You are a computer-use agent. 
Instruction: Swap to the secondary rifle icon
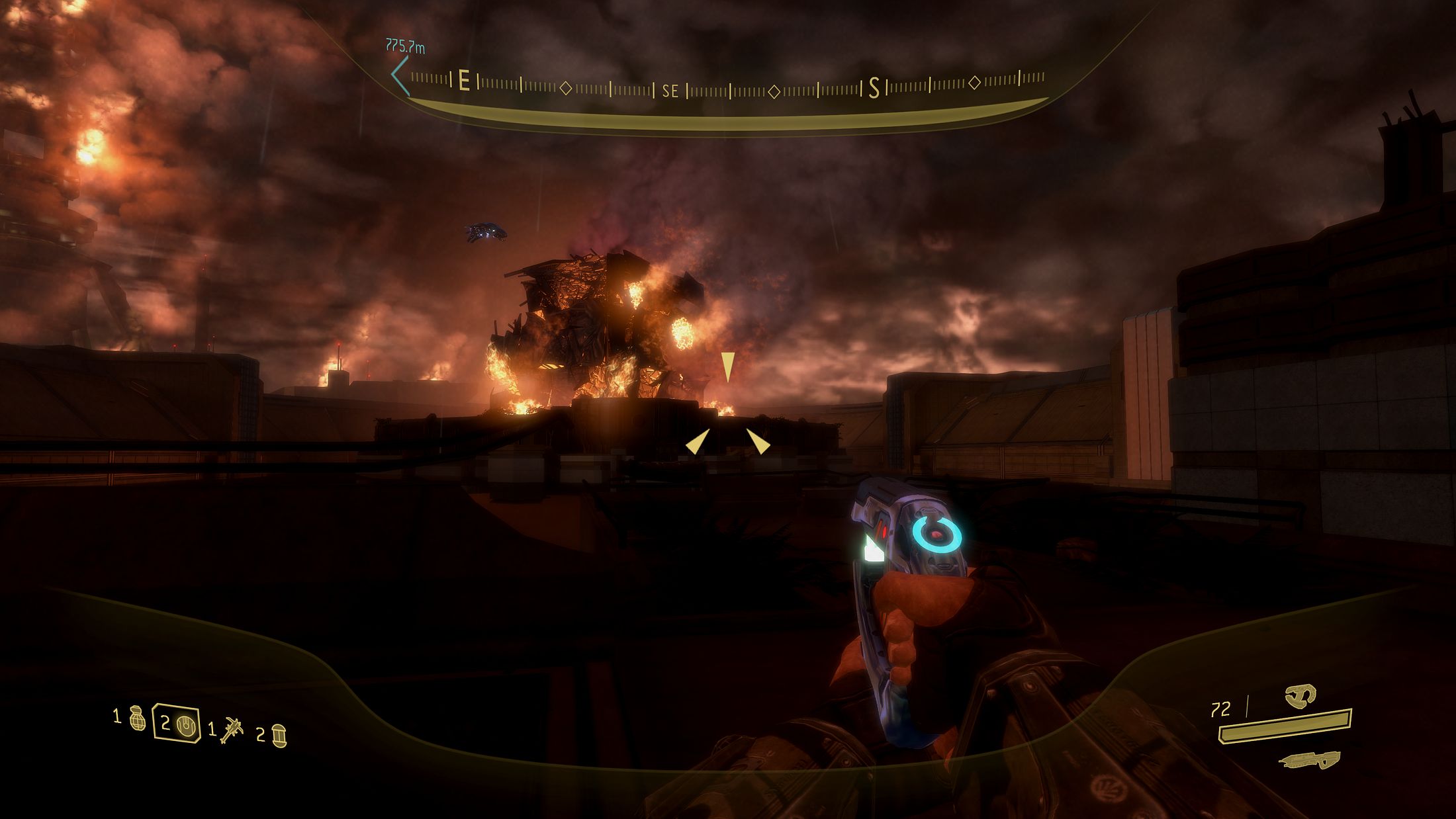(x=1310, y=760)
